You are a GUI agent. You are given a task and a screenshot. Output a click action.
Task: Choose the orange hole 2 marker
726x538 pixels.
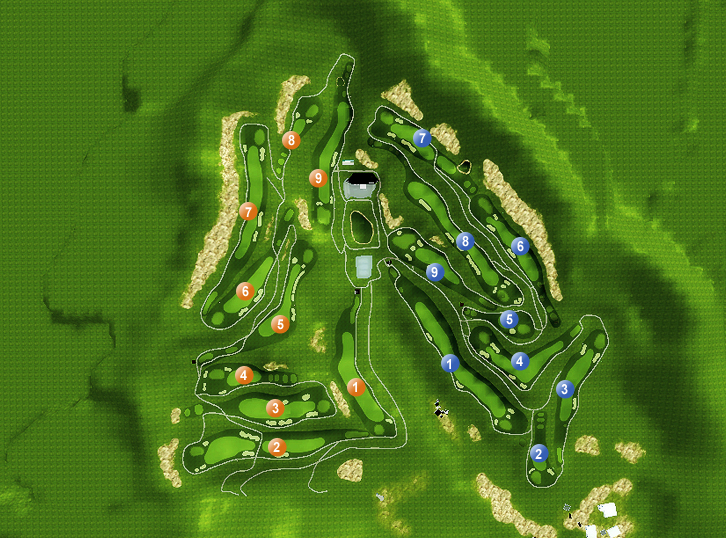point(277,447)
